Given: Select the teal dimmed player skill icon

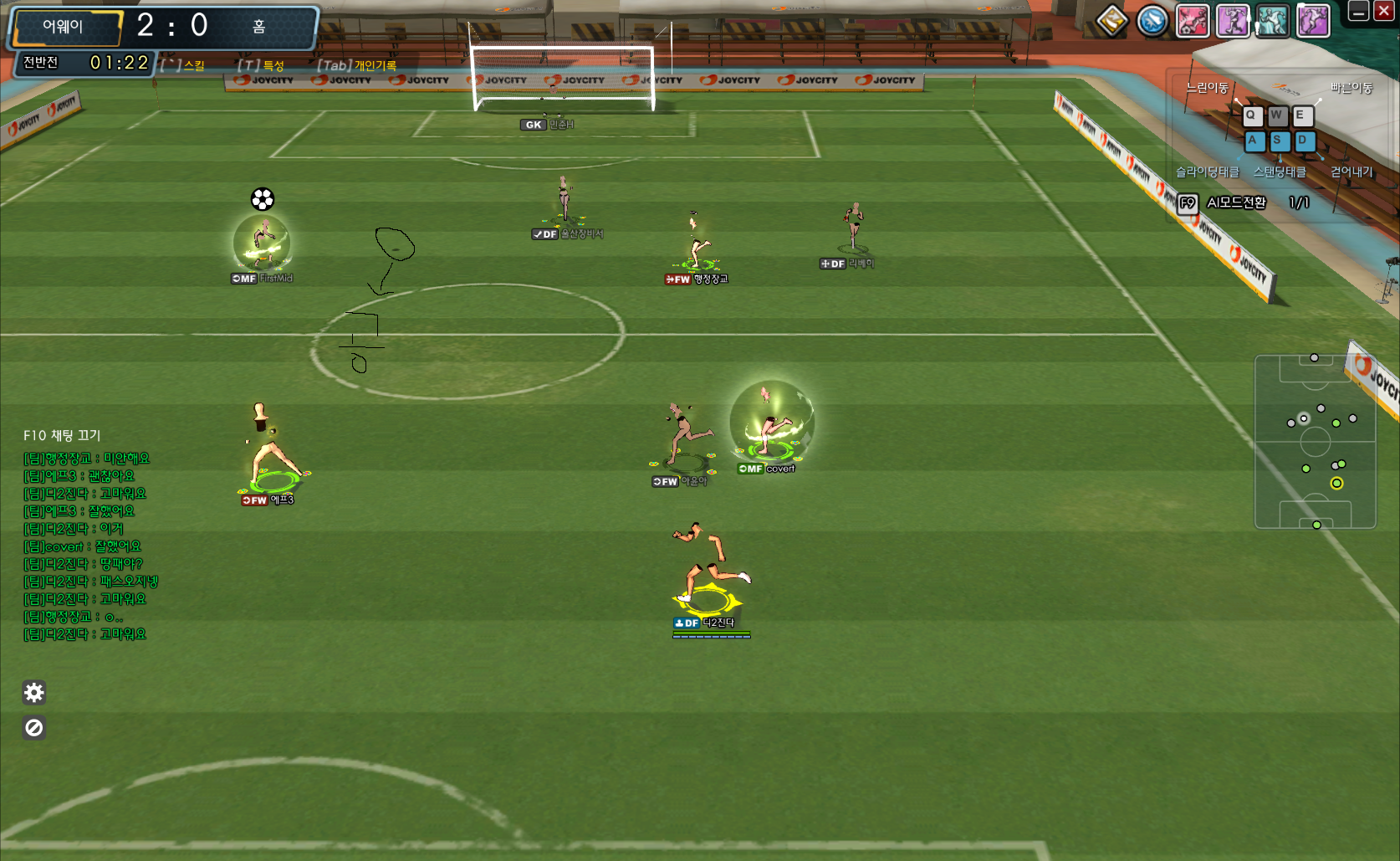Looking at the screenshot, I should 1273,21.
